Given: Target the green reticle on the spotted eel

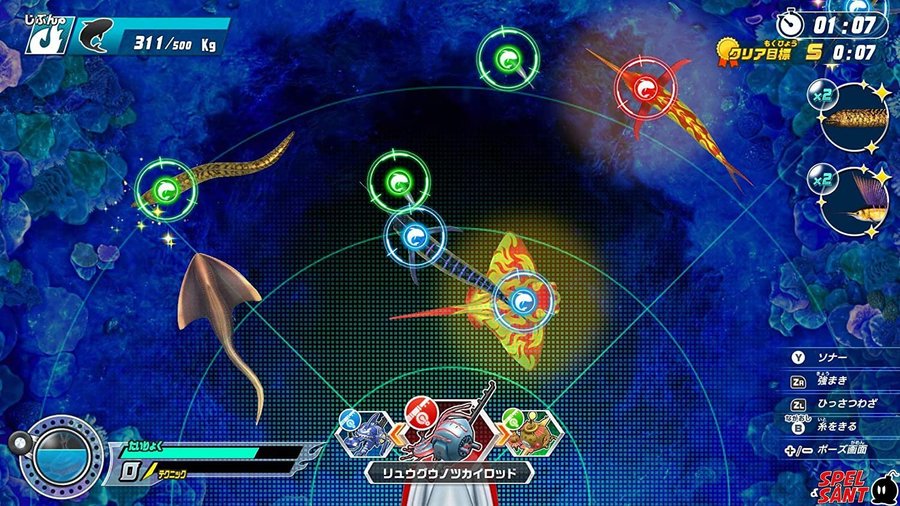Looking at the screenshot, I should pos(165,188).
